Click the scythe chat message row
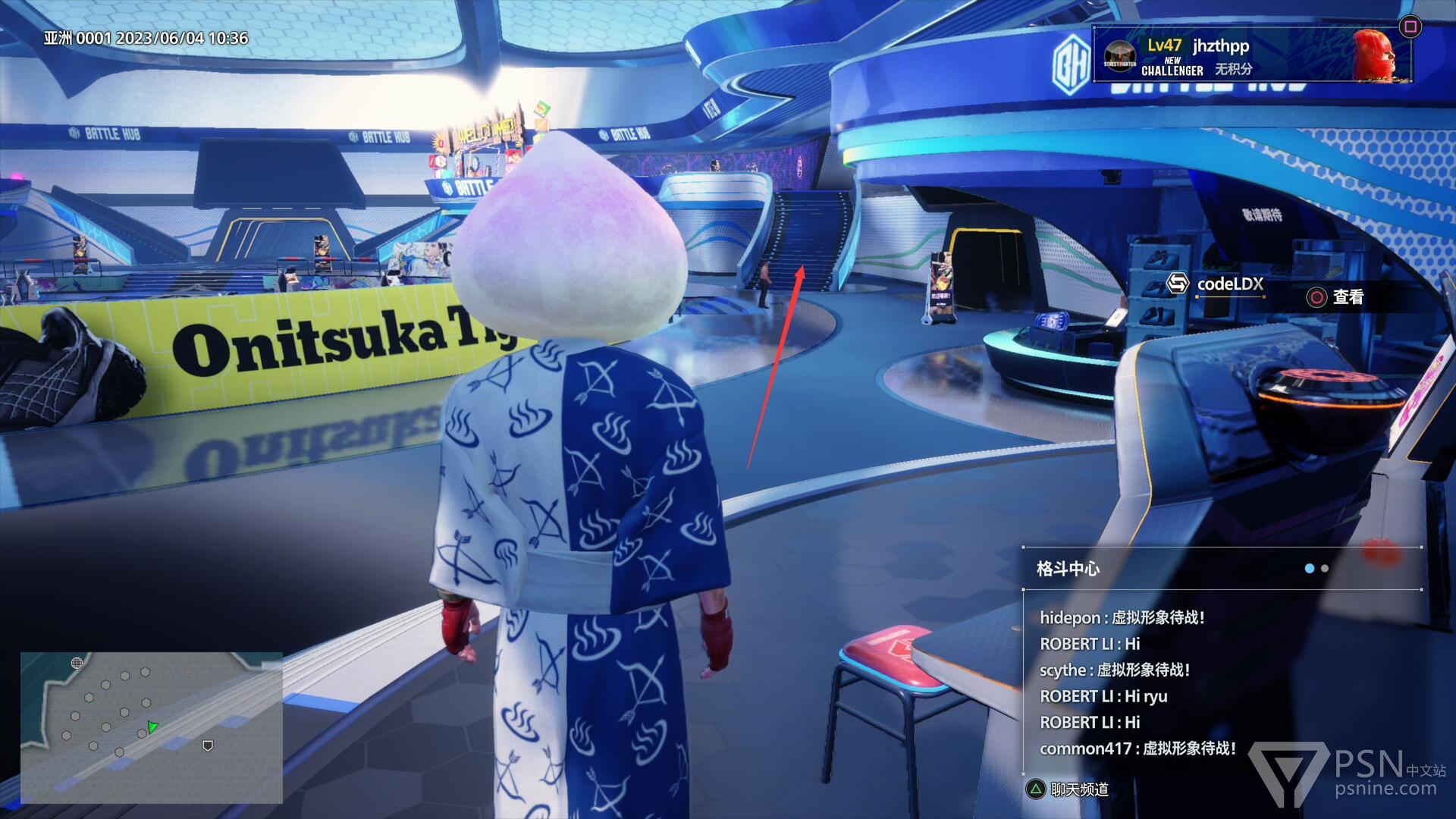 point(1114,670)
